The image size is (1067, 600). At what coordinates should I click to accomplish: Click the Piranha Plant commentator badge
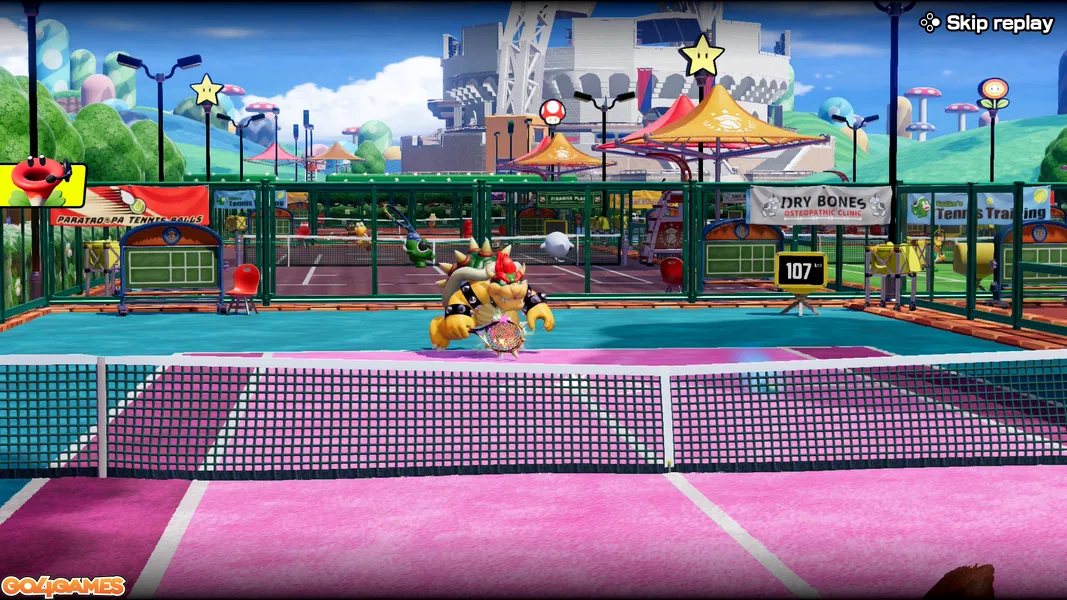pyautogui.click(x=42, y=184)
